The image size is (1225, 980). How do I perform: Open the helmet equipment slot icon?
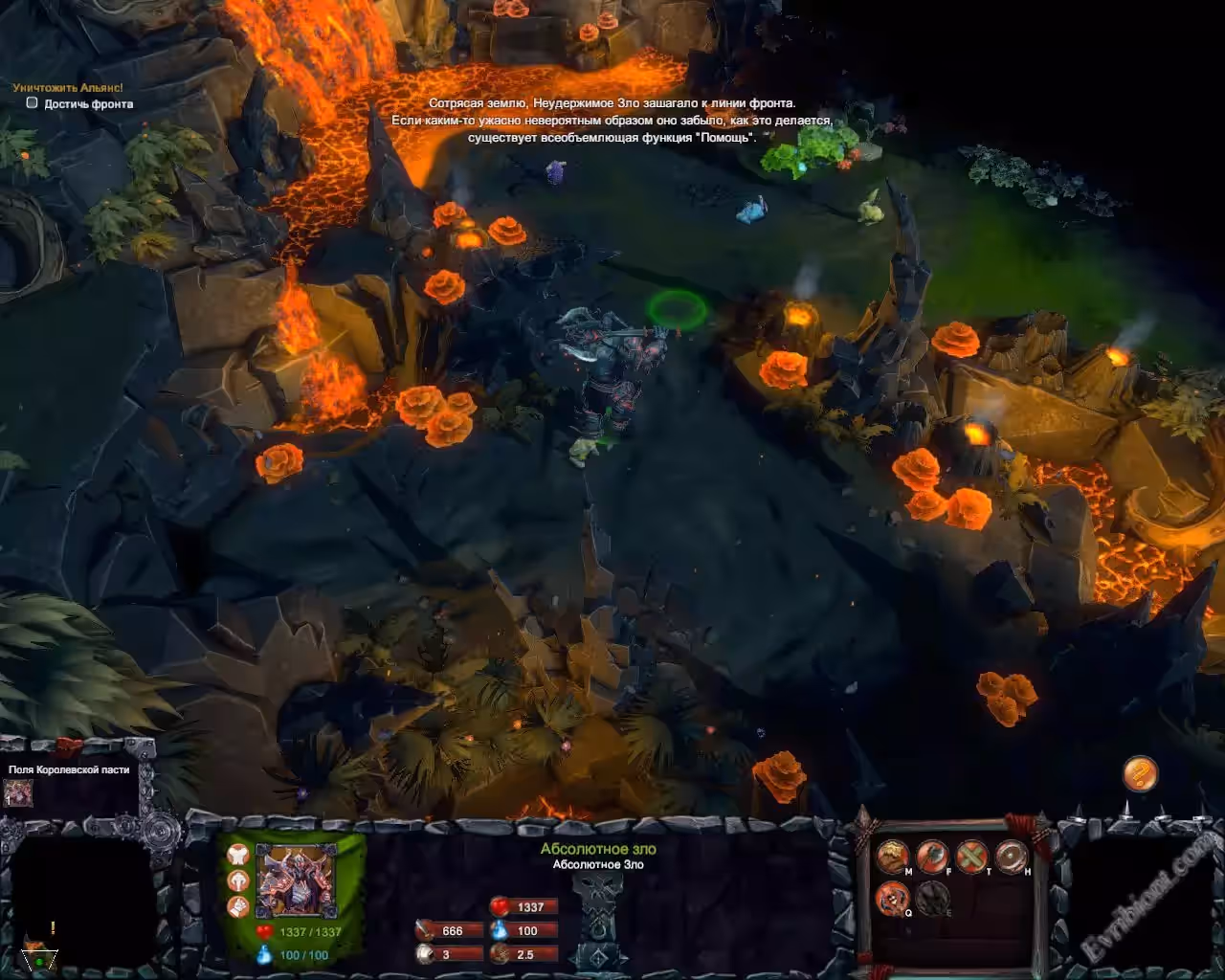click(x=238, y=880)
